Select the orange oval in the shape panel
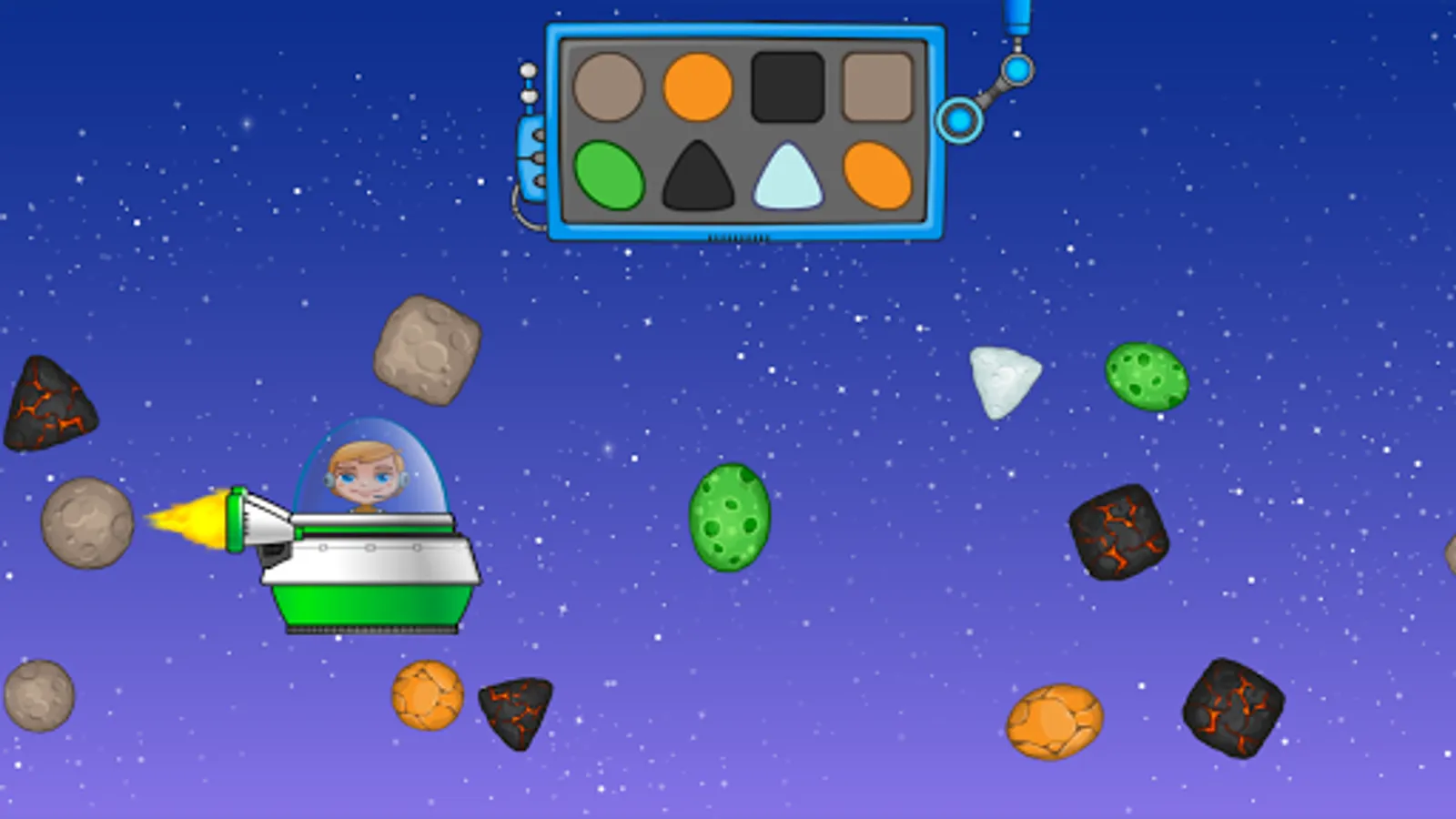 pyautogui.click(x=876, y=175)
